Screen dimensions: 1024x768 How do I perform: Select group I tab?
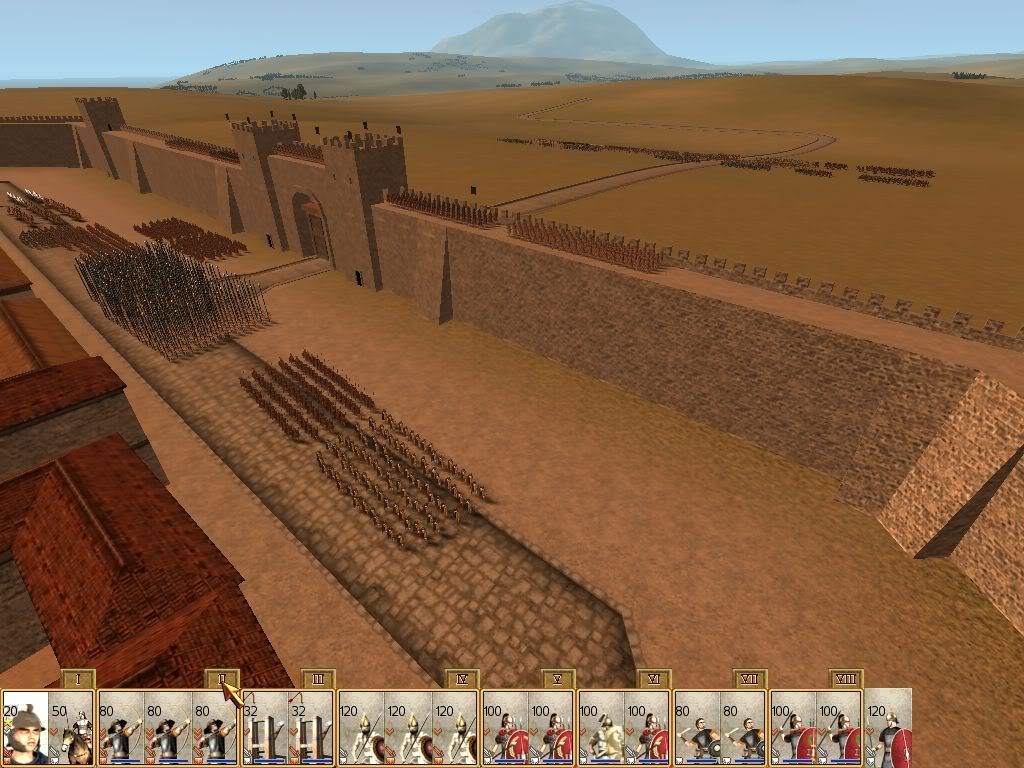click(x=77, y=680)
